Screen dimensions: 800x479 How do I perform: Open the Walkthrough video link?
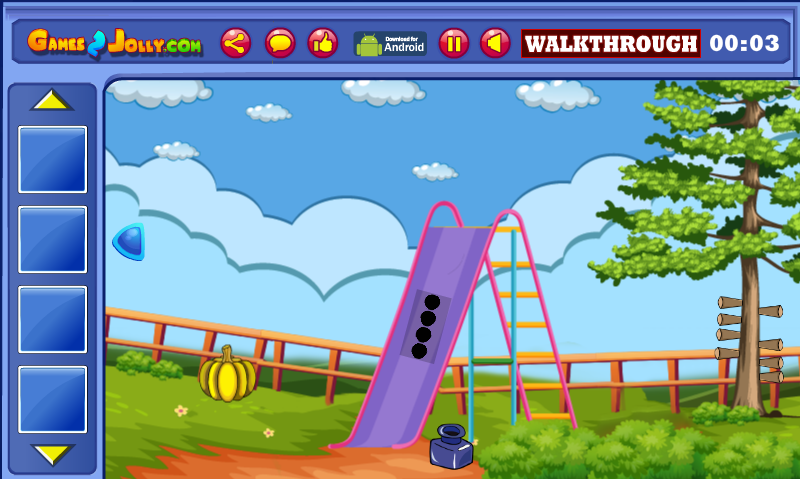(x=611, y=44)
